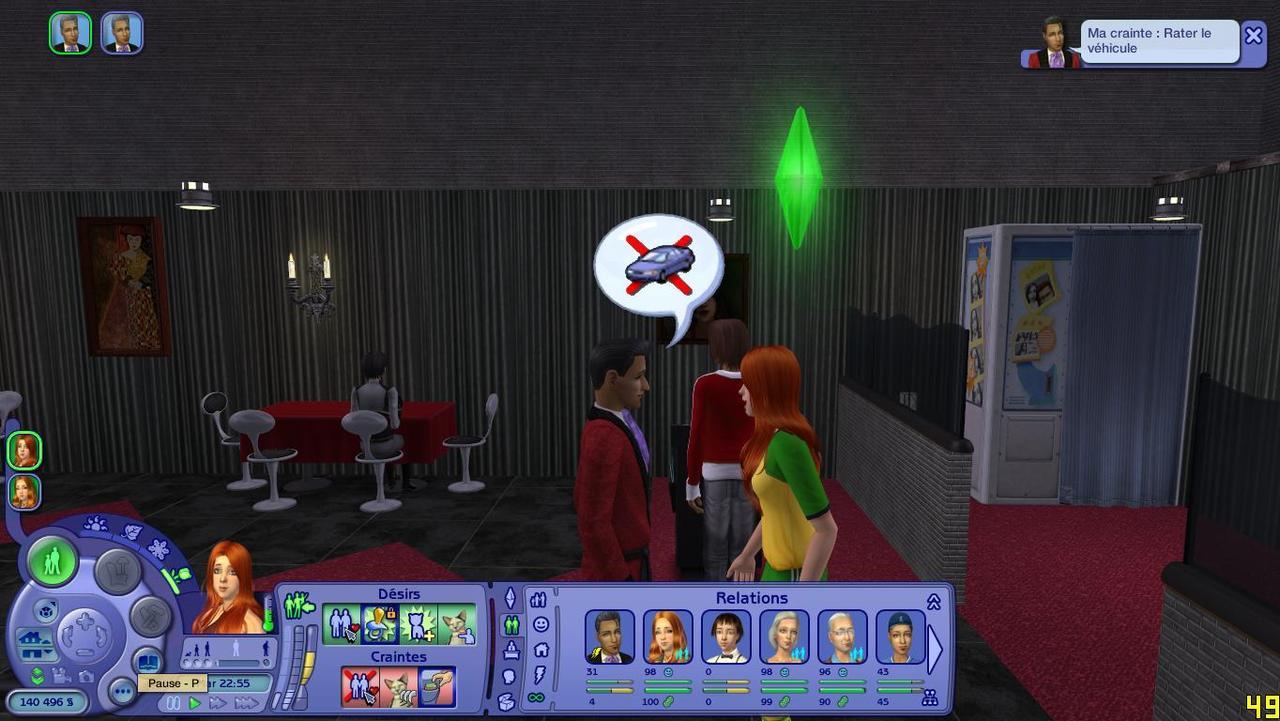The width and height of the screenshot is (1280, 721).
Task: Click the crossed-out couple fear icon
Action: point(359,687)
